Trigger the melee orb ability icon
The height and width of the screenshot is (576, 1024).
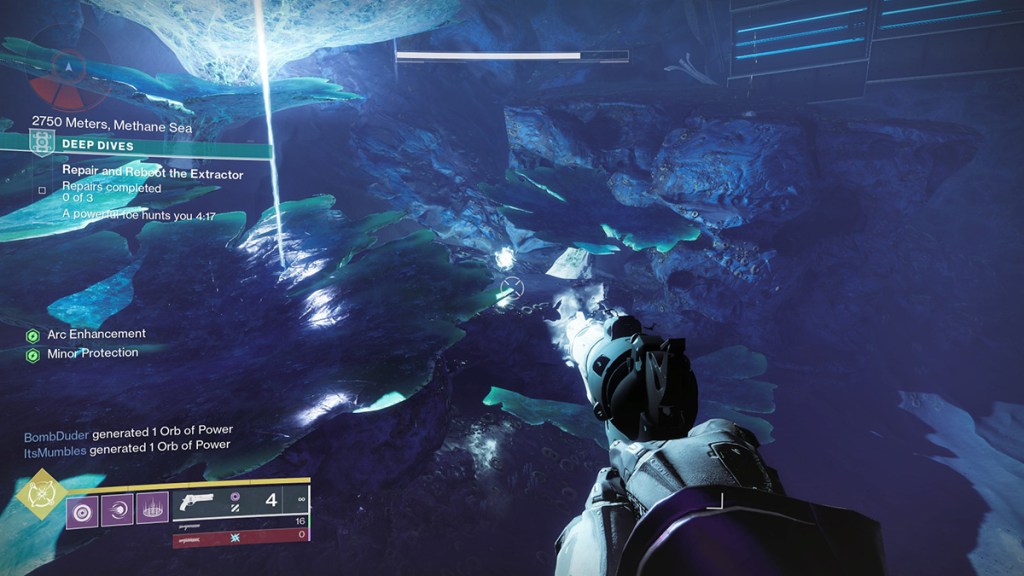[x=116, y=511]
